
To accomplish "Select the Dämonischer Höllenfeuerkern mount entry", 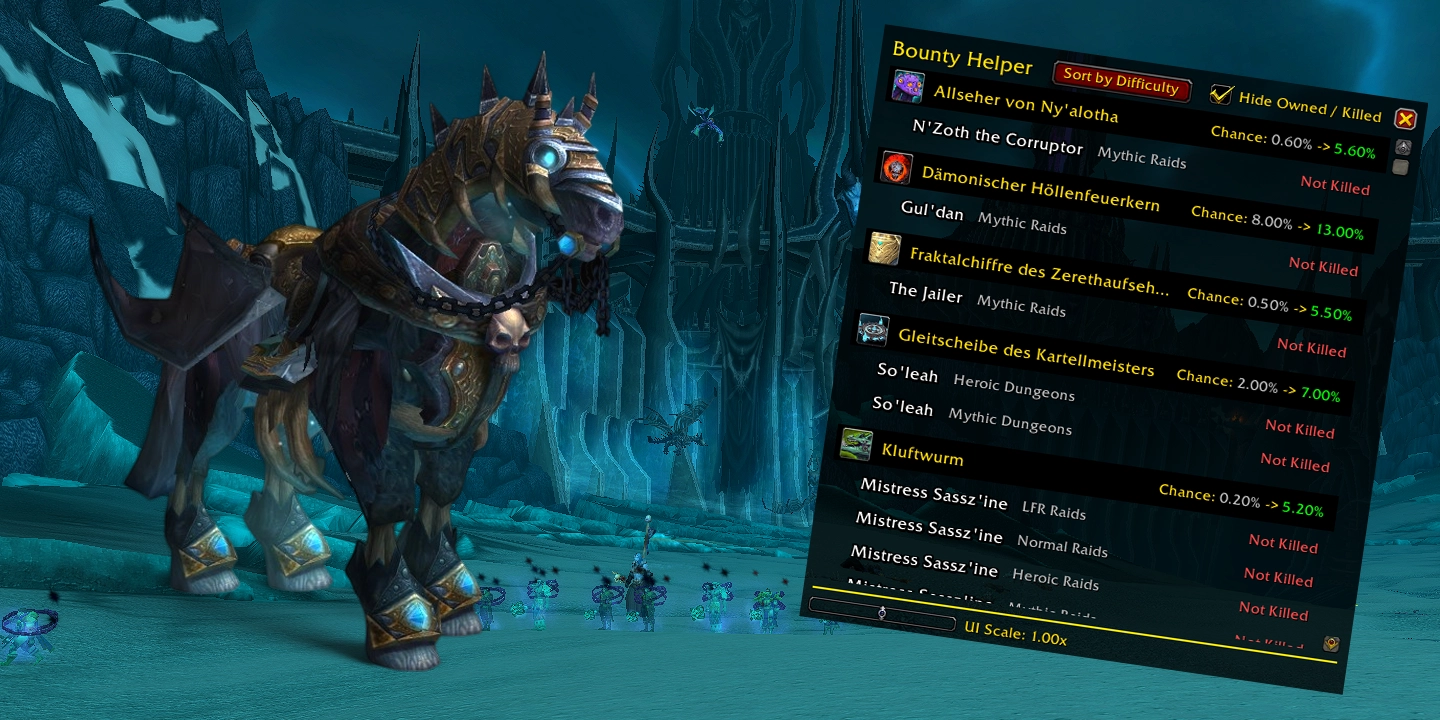I will pos(1040,189).
